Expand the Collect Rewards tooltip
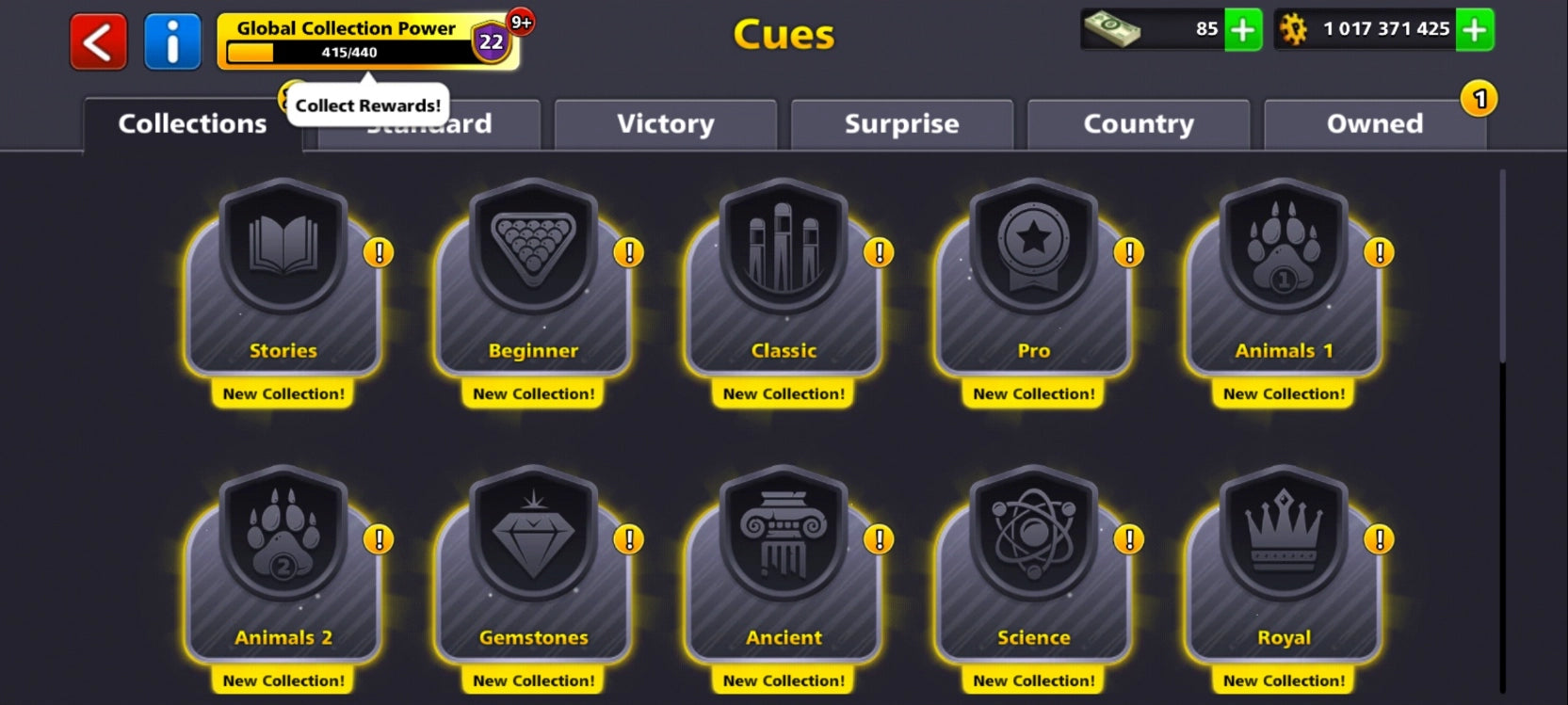 click(x=366, y=105)
